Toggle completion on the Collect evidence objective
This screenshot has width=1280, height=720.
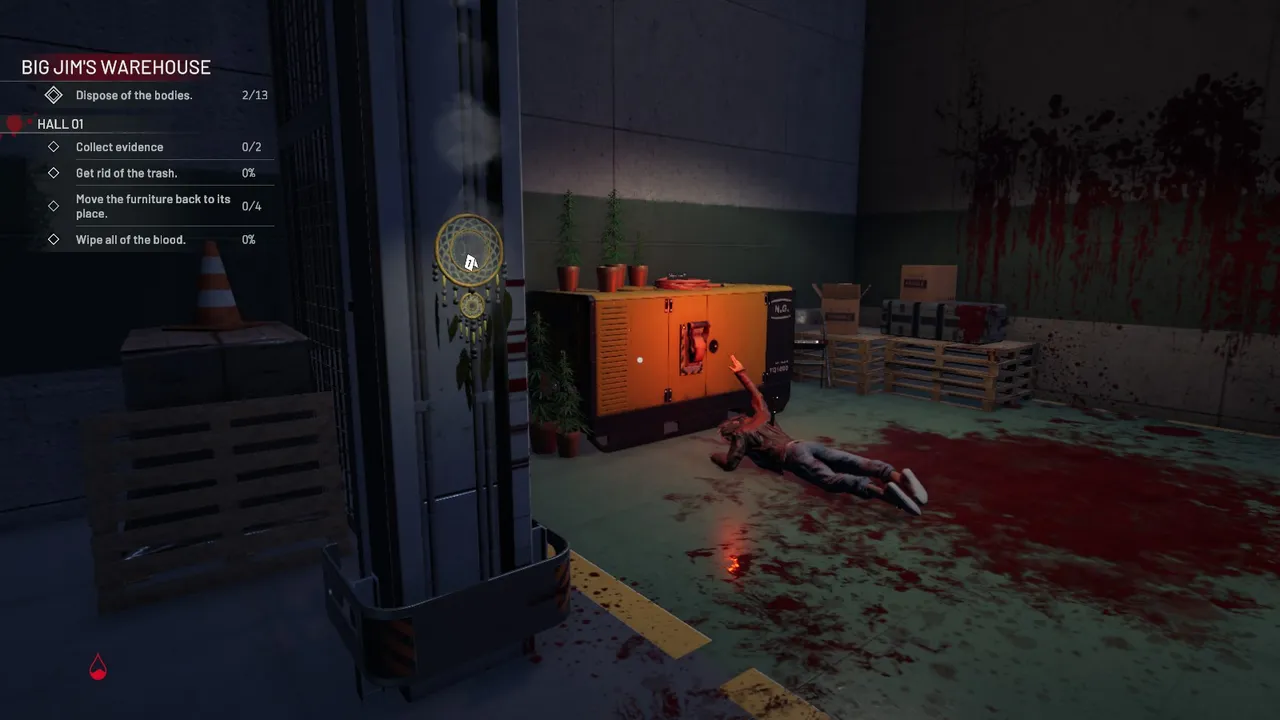(120, 146)
